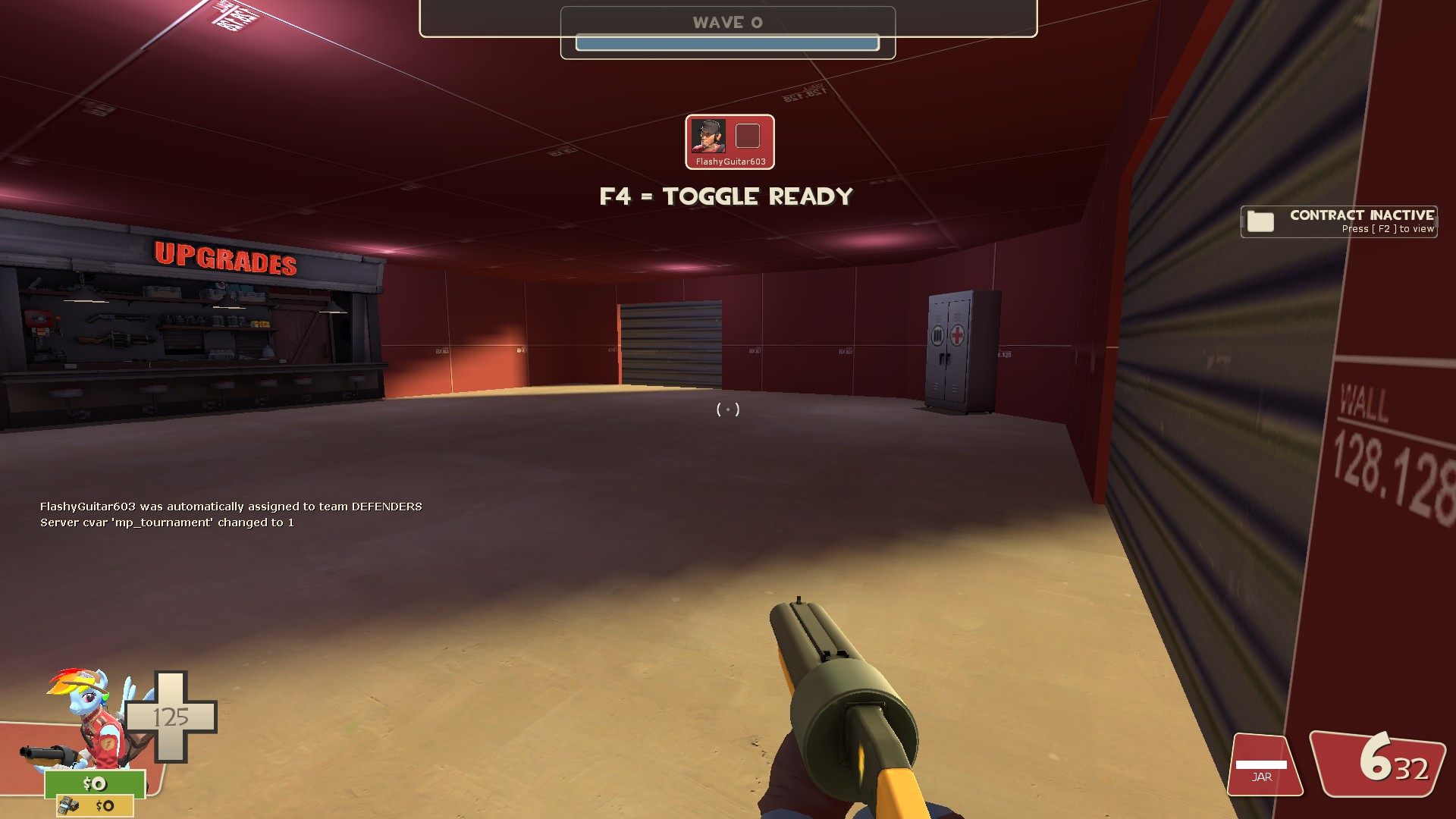This screenshot has width=1456, height=819.
Task: Select FlashyGuitar603's Scout avatar
Action: (x=709, y=137)
